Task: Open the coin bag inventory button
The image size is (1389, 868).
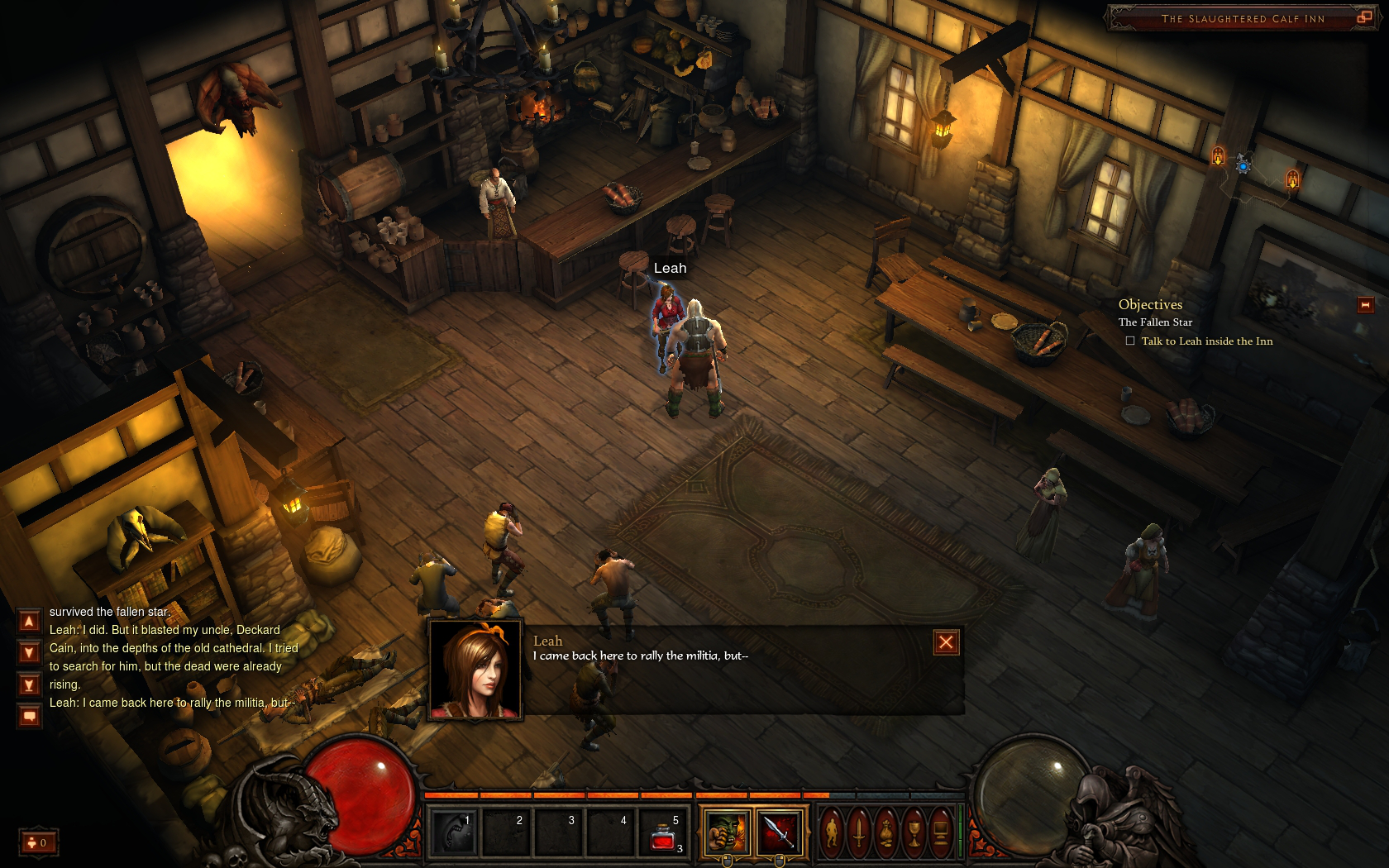Action: tap(886, 832)
